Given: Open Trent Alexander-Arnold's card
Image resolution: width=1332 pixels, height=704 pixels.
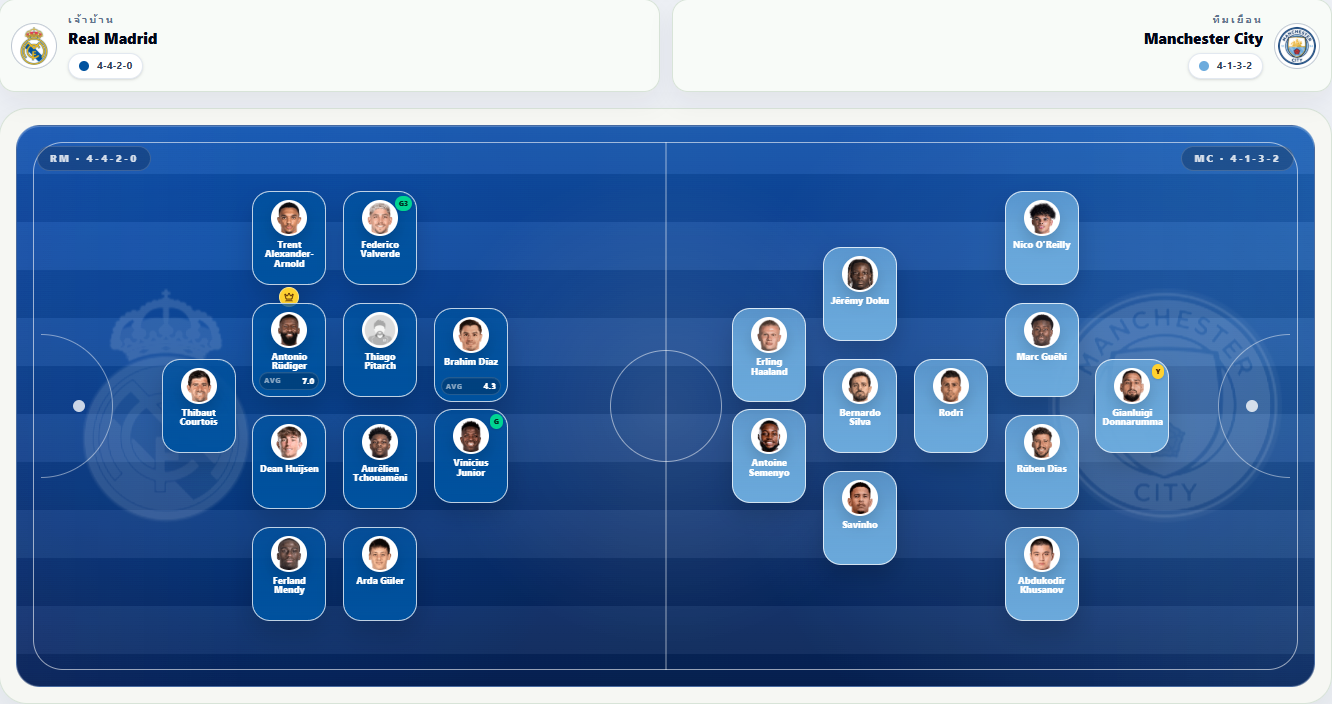Looking at the screenshot, I should coord(289,238).
